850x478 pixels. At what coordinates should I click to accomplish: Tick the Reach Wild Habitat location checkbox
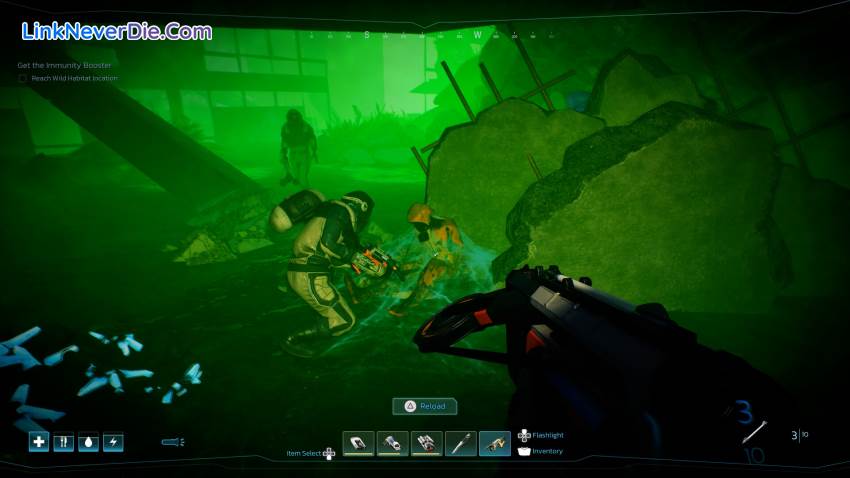point(23,78)
